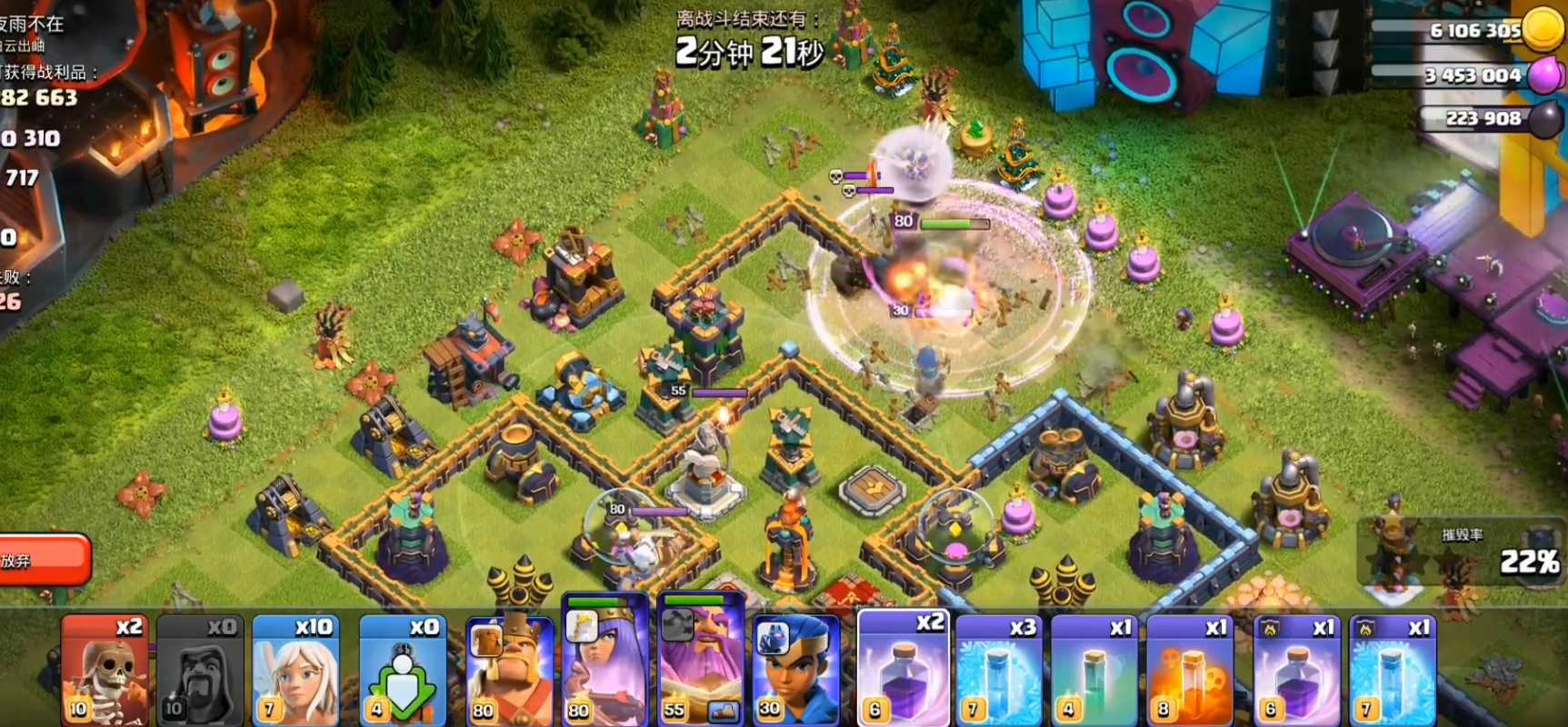This screenshot has height=727, width=1568.
Task: Select the Rage spell with x2 remaining
Action: pyautogui.click(x=903, y=670)
